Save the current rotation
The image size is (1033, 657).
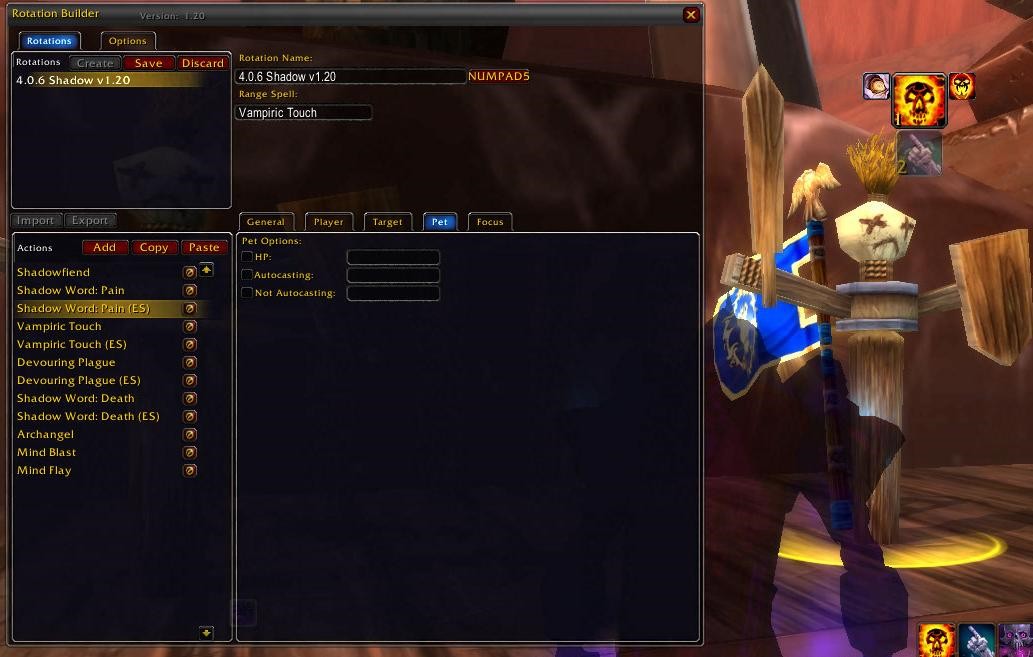pos(148,63)
